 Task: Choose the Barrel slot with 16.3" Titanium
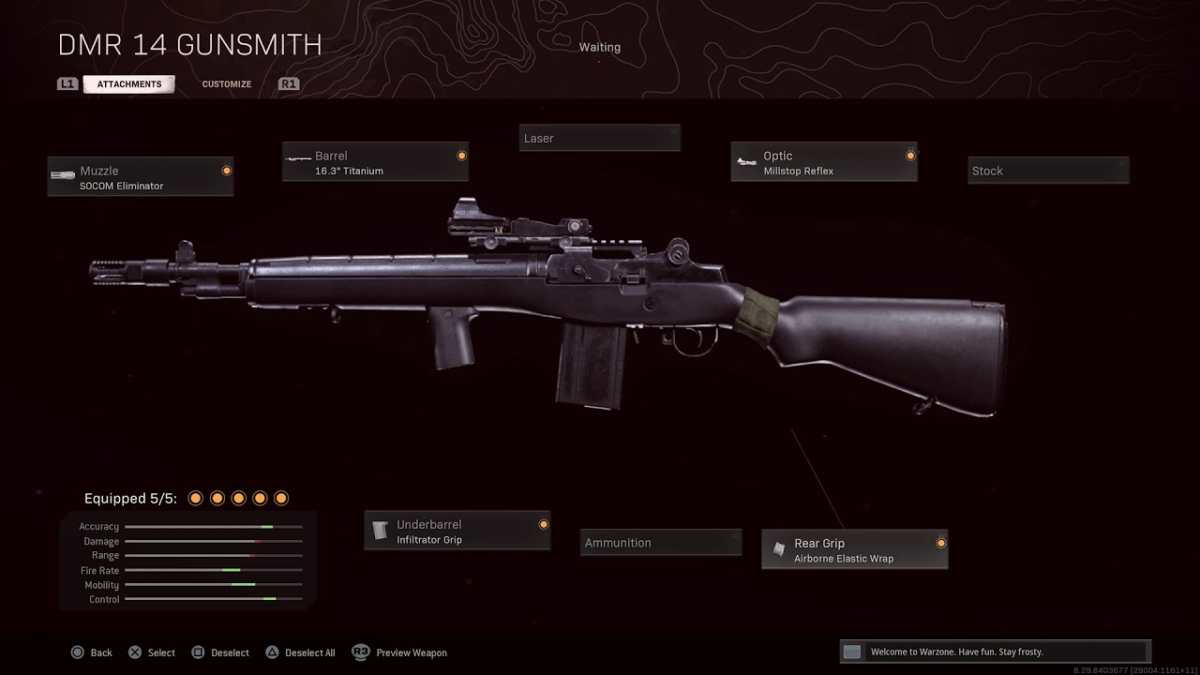(375, 162)
